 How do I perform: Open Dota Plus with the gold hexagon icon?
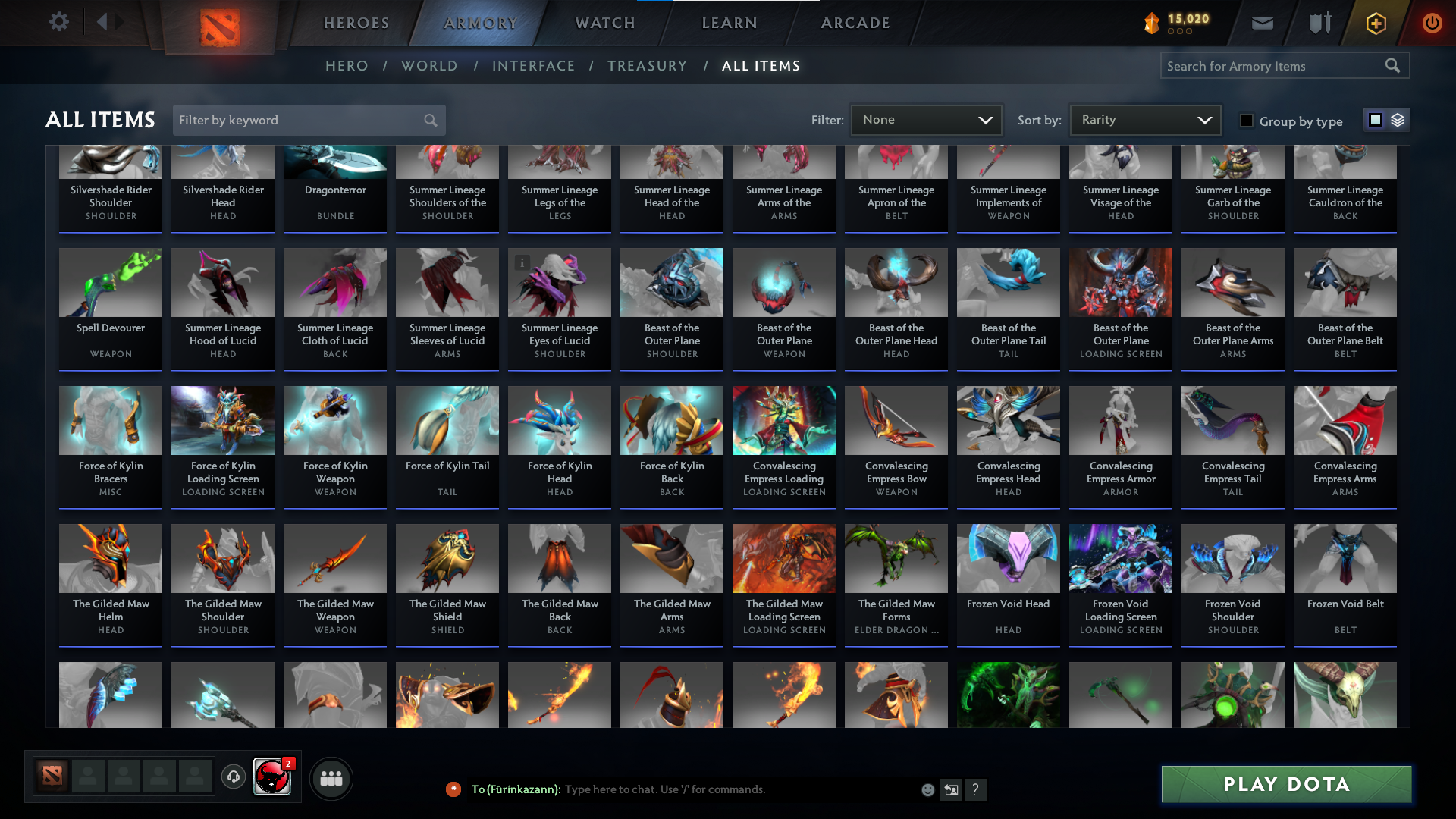[1375, 23]
